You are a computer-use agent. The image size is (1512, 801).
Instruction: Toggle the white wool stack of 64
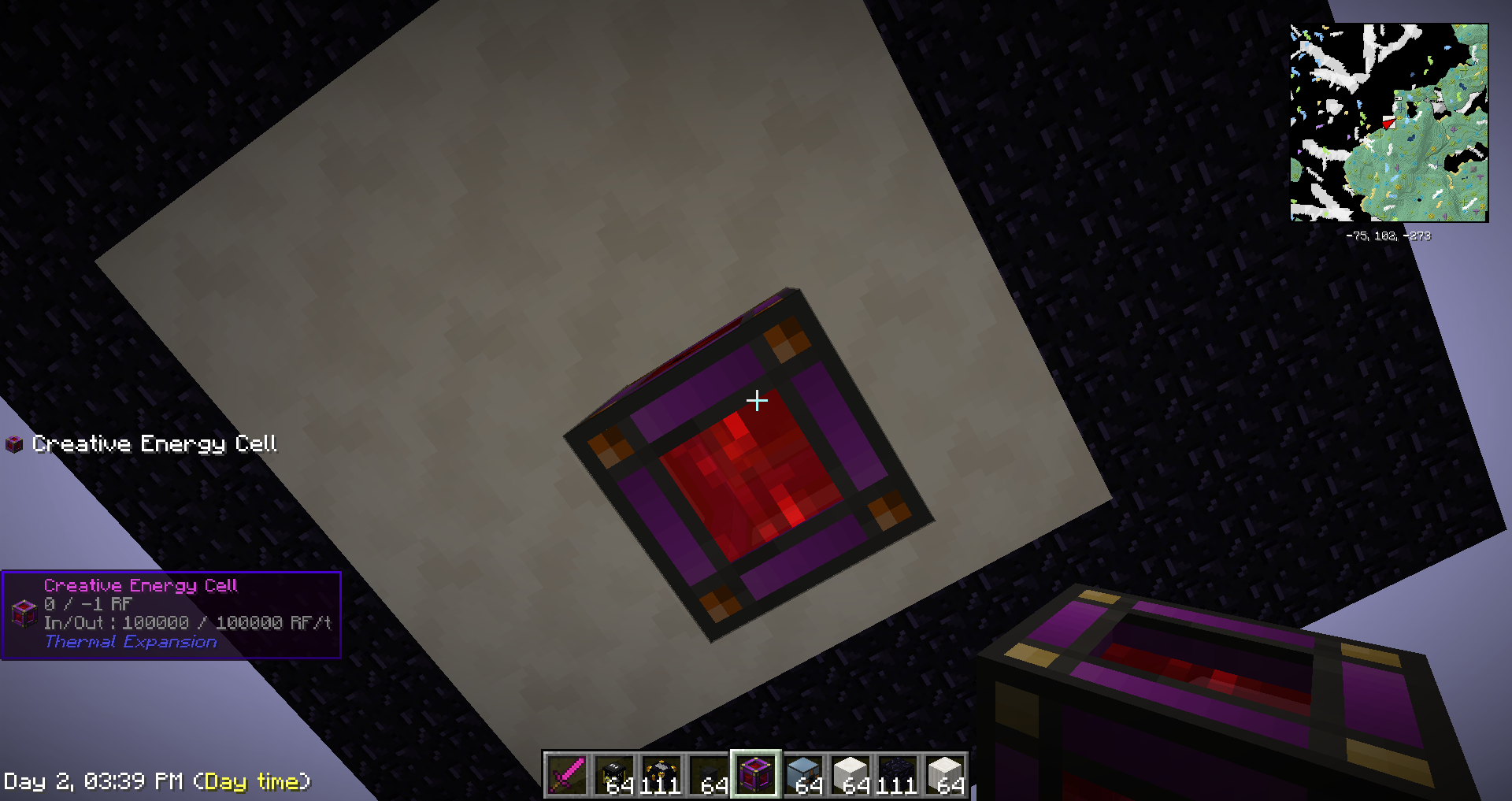850,776
